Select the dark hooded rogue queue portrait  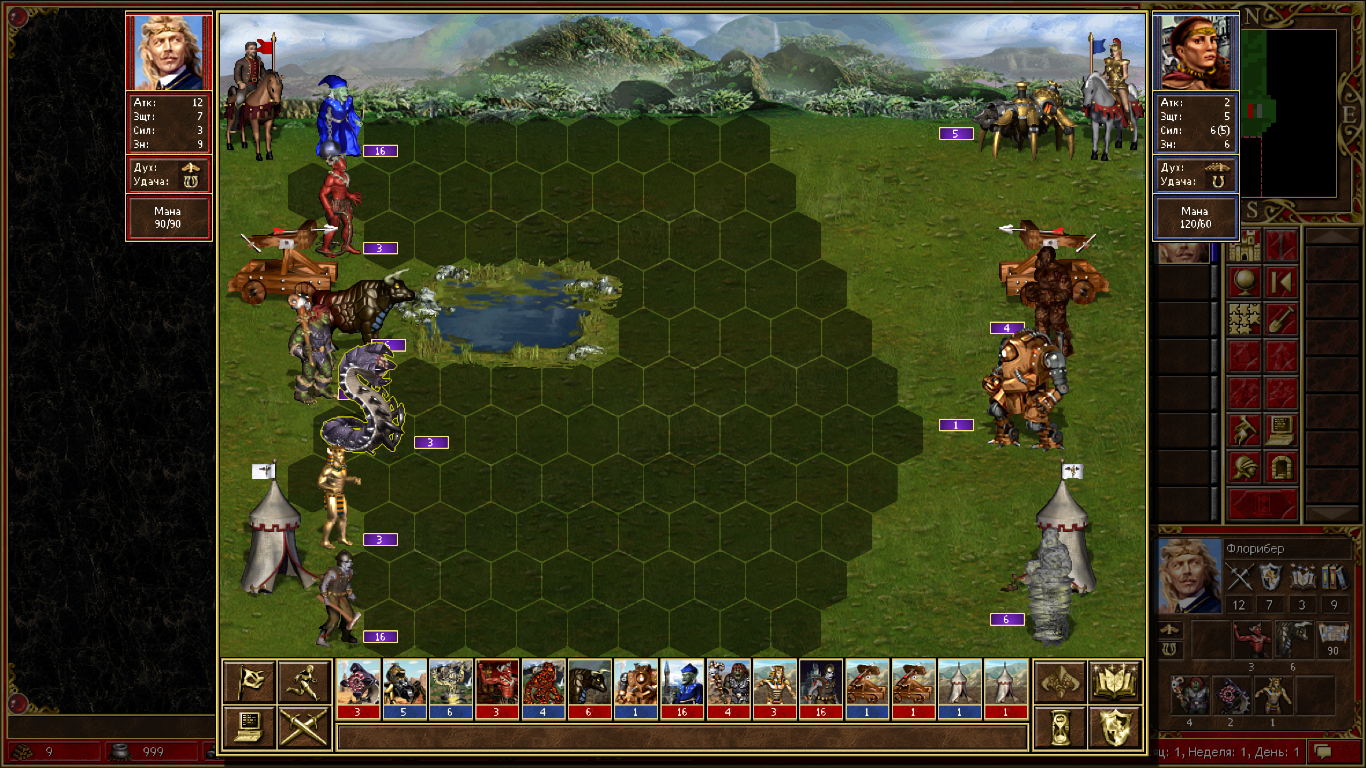pyautogui.click(x=820, y=682)
